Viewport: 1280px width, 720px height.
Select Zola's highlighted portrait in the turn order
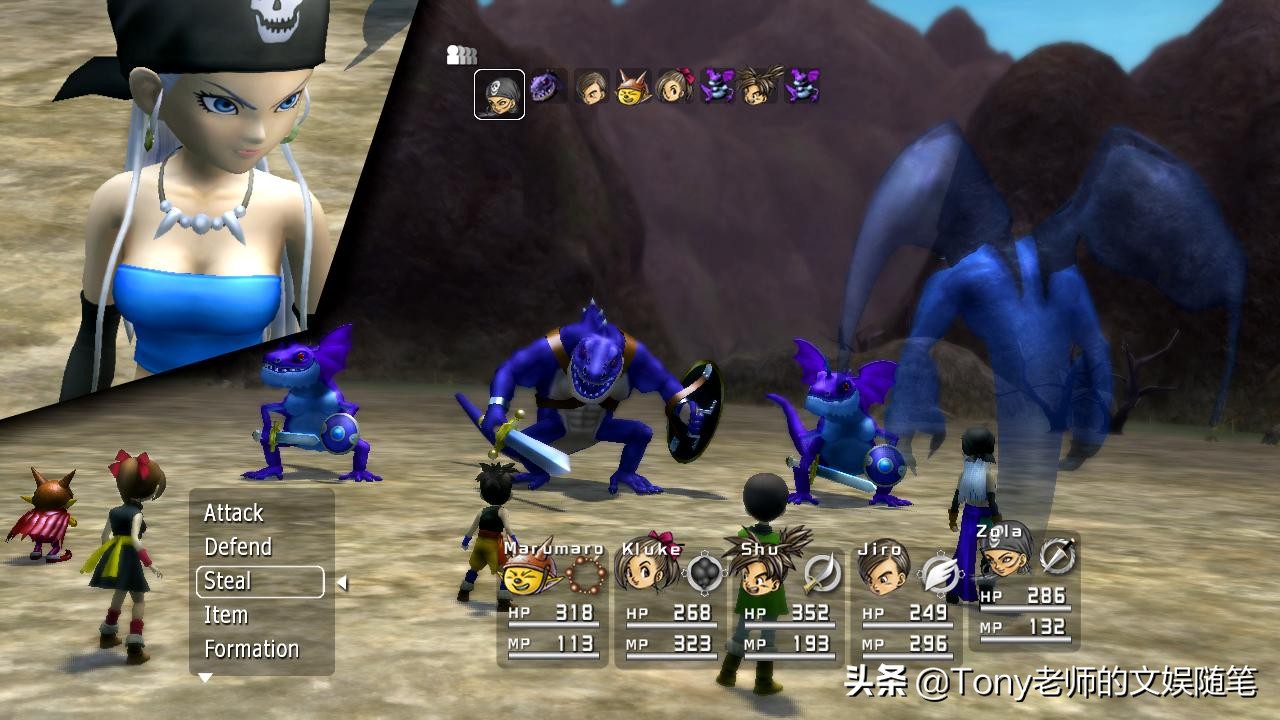coord(498,92)
